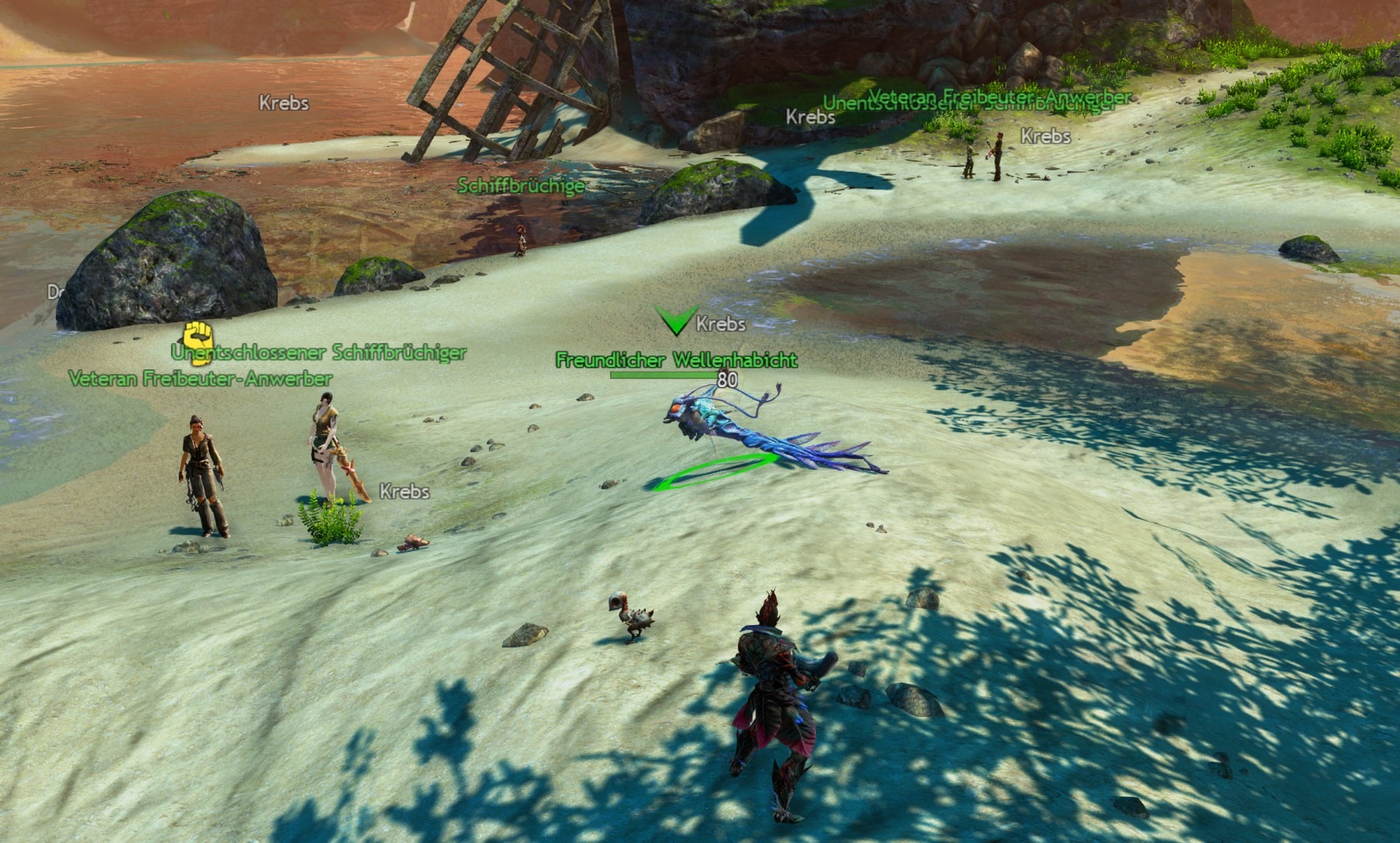The height and width of the screenshot is (843, 1400).
Task: Select the Freundlicher Wellenhabicht nameplate
Action: tap(676, 360)
